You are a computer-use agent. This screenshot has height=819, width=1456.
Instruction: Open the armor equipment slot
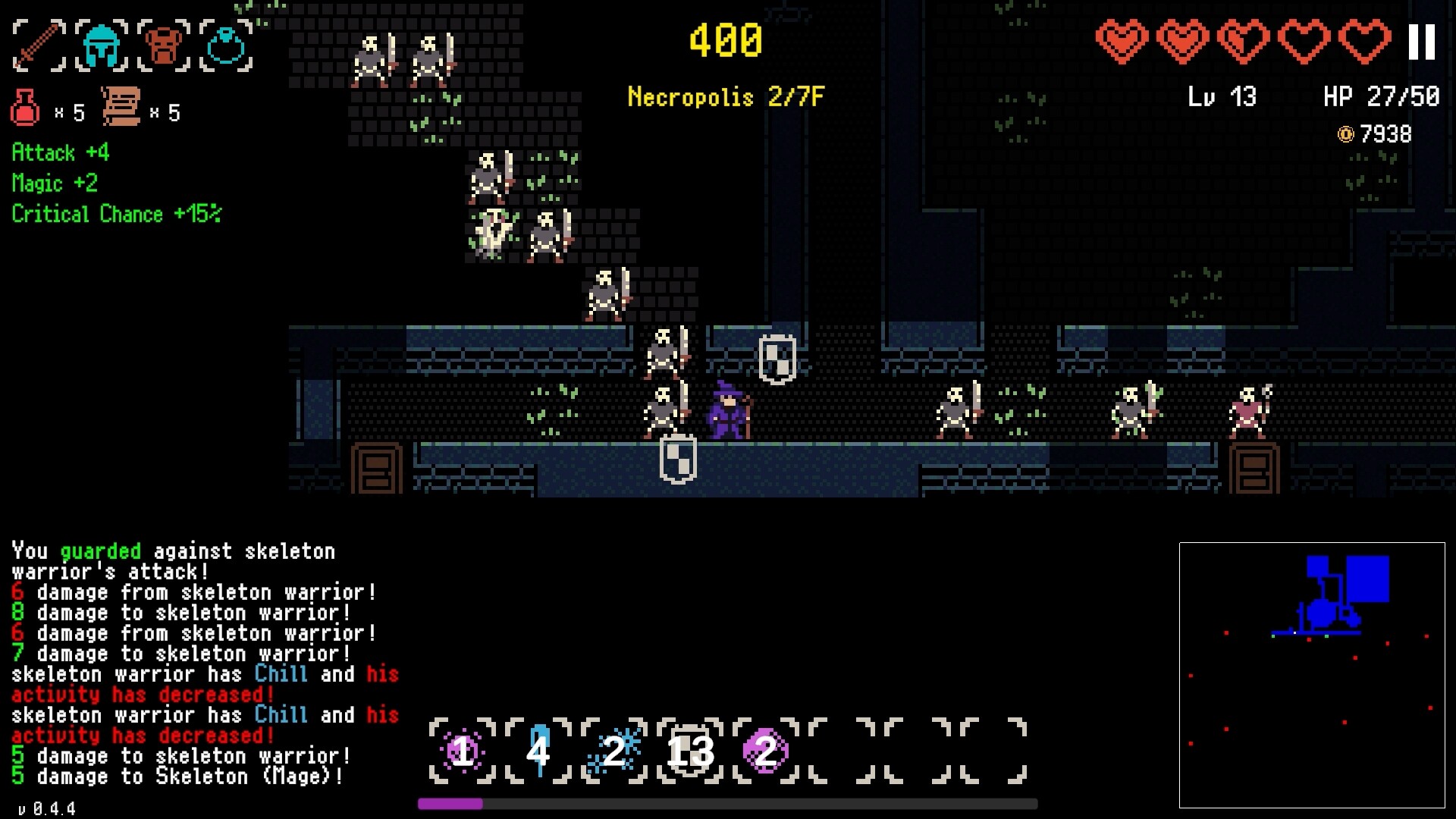[162, 45]
